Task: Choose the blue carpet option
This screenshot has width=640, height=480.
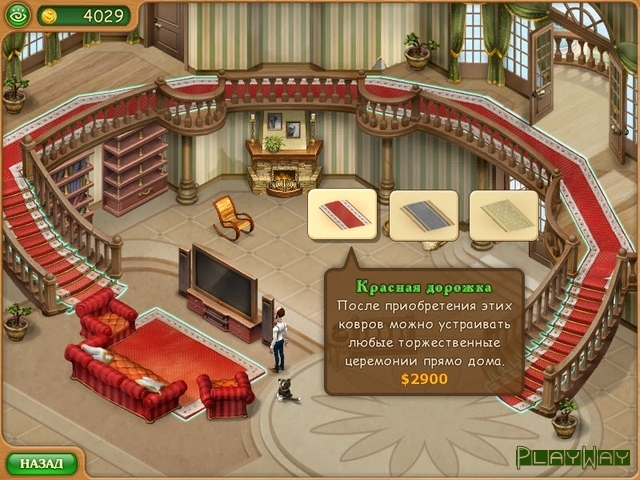Action: (423, 215)
